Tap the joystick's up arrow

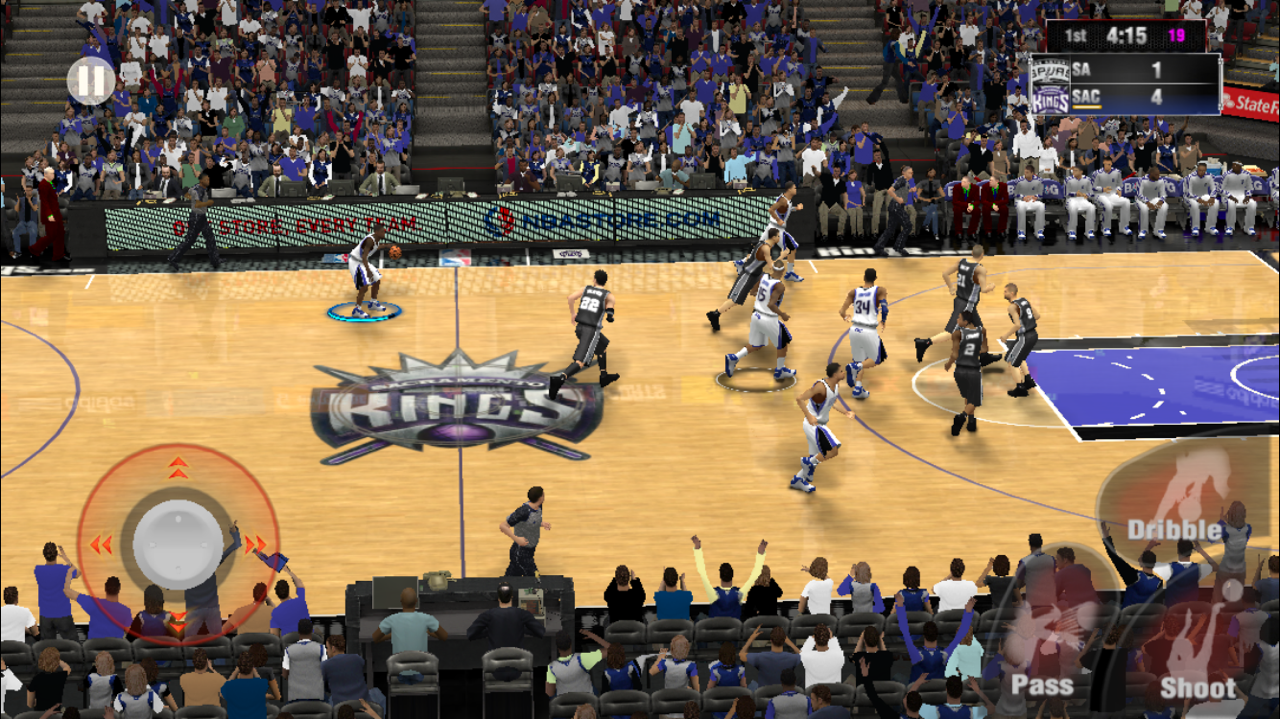[x=178, y=467]
